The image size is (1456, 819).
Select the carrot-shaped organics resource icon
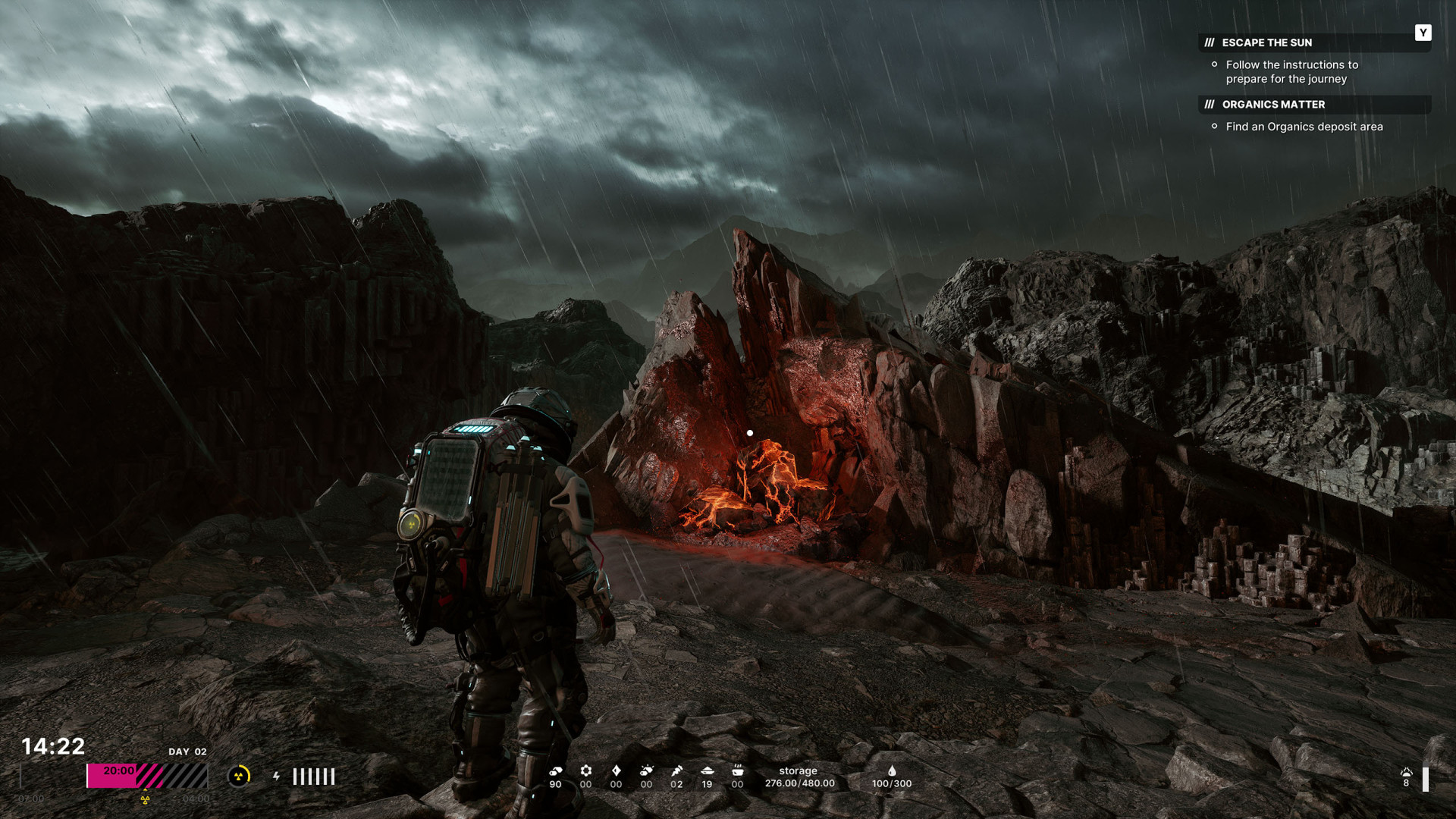676,771
